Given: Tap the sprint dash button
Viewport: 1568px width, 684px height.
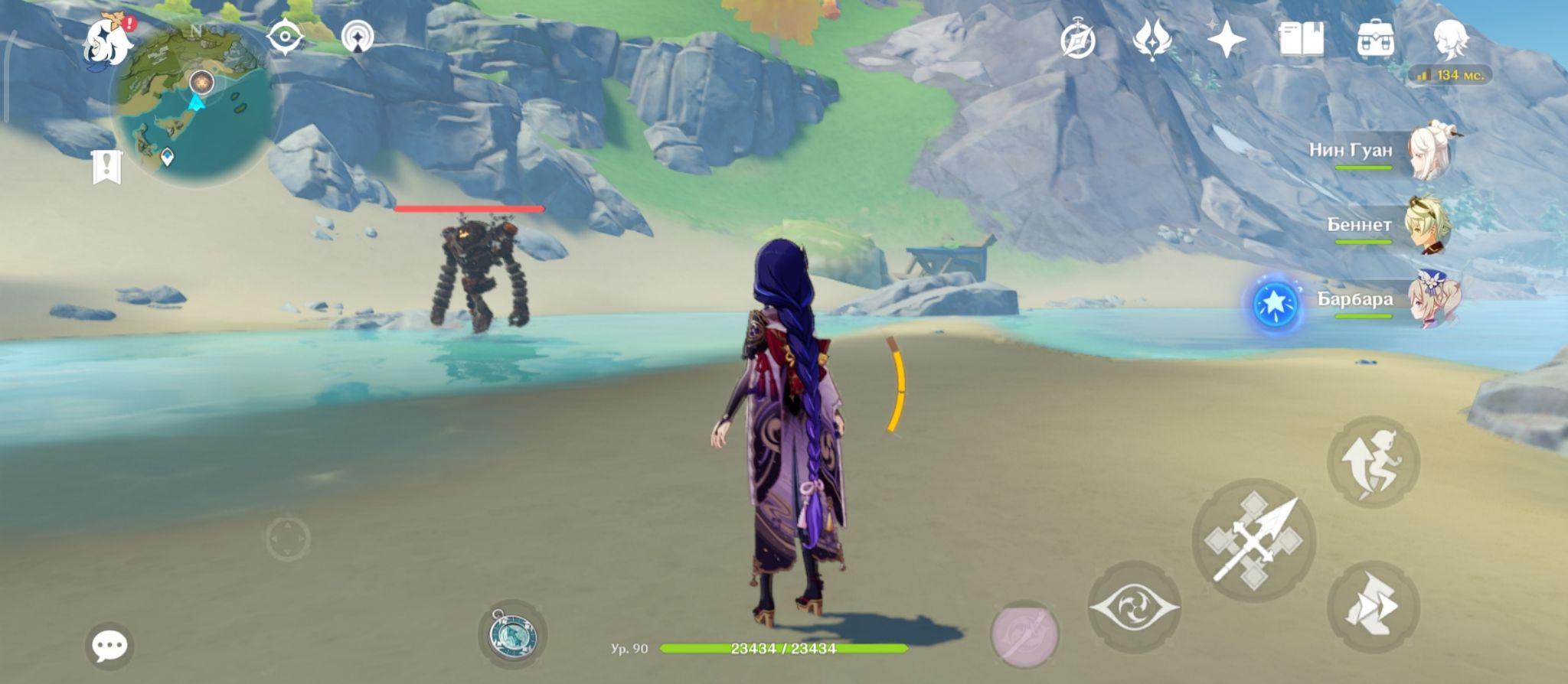Looking at the screenshot, I should [1373, 607].
